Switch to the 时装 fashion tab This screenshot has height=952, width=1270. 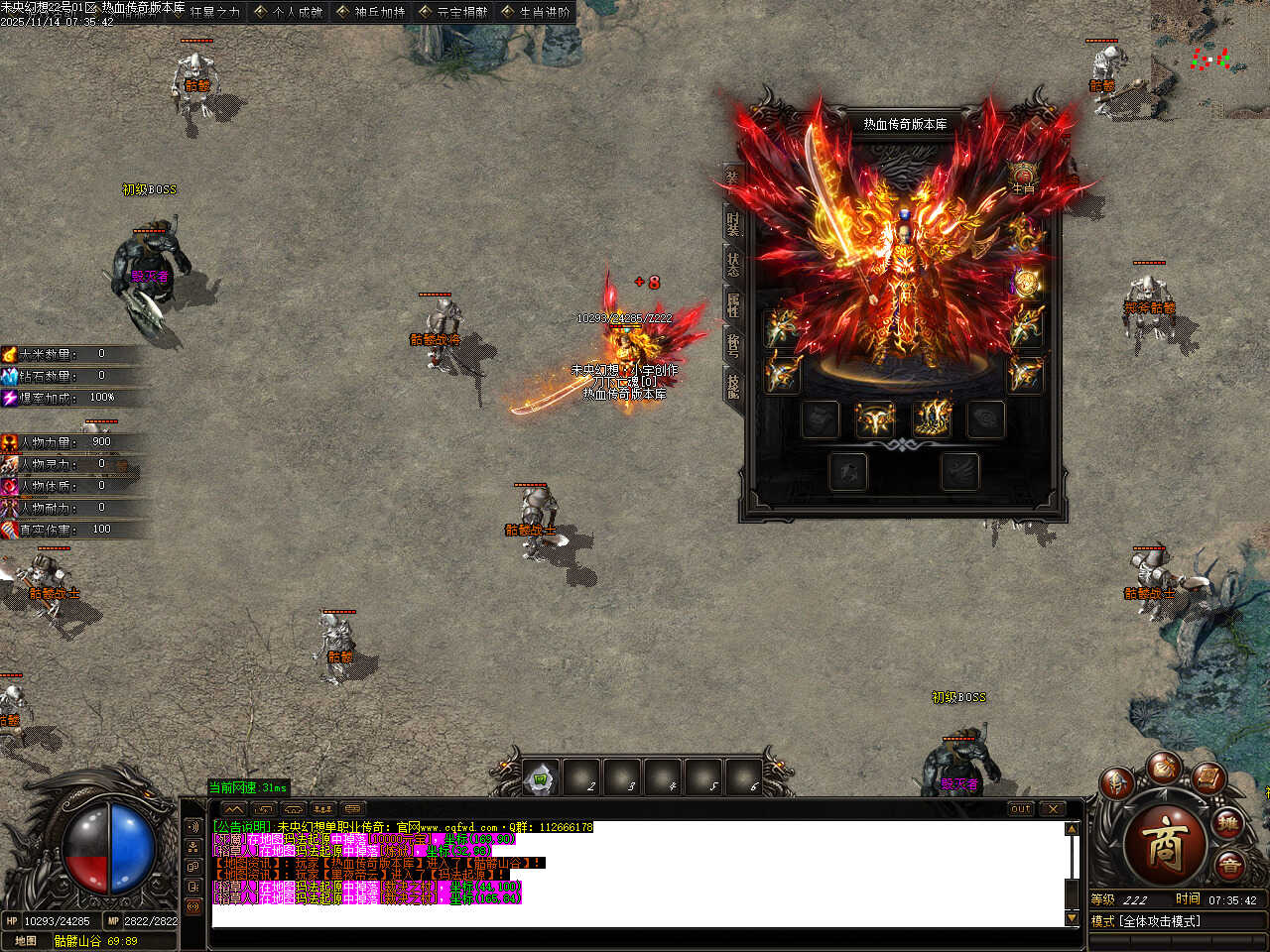[732, 223]
